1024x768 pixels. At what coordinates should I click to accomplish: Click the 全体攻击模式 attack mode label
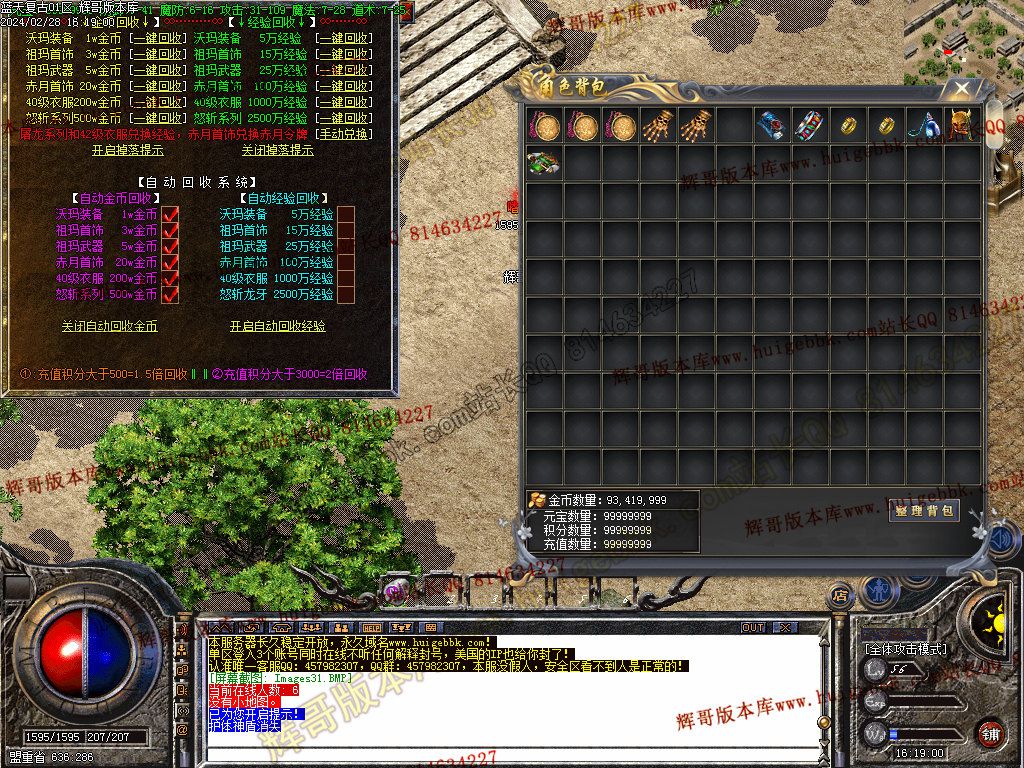coord(905,649)
